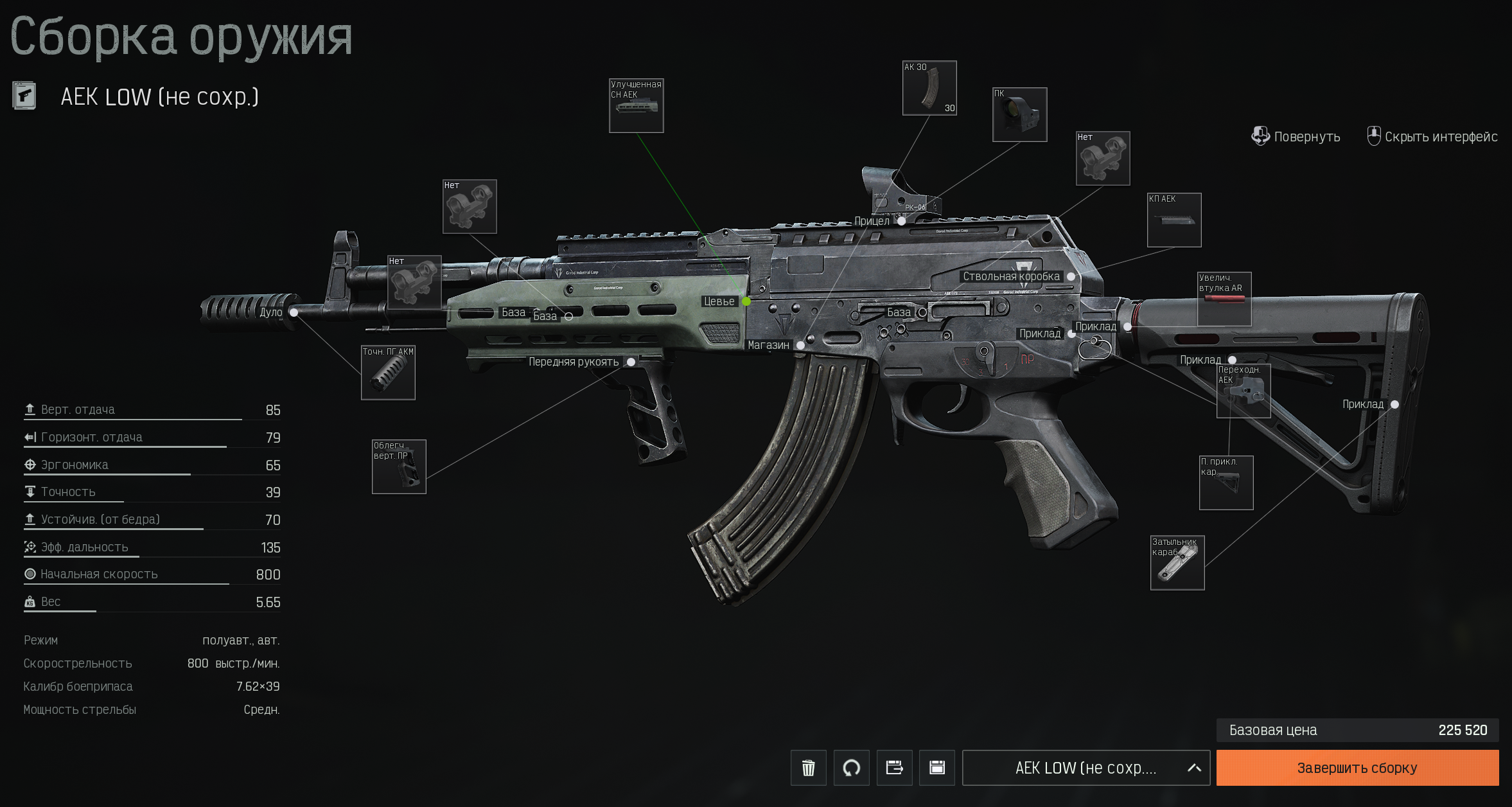Image resolution: width=1512 pixels, height=807 pixels.
Task: Open the Увелич. втулка AR slot
Action: click(x=1224, y=299)
